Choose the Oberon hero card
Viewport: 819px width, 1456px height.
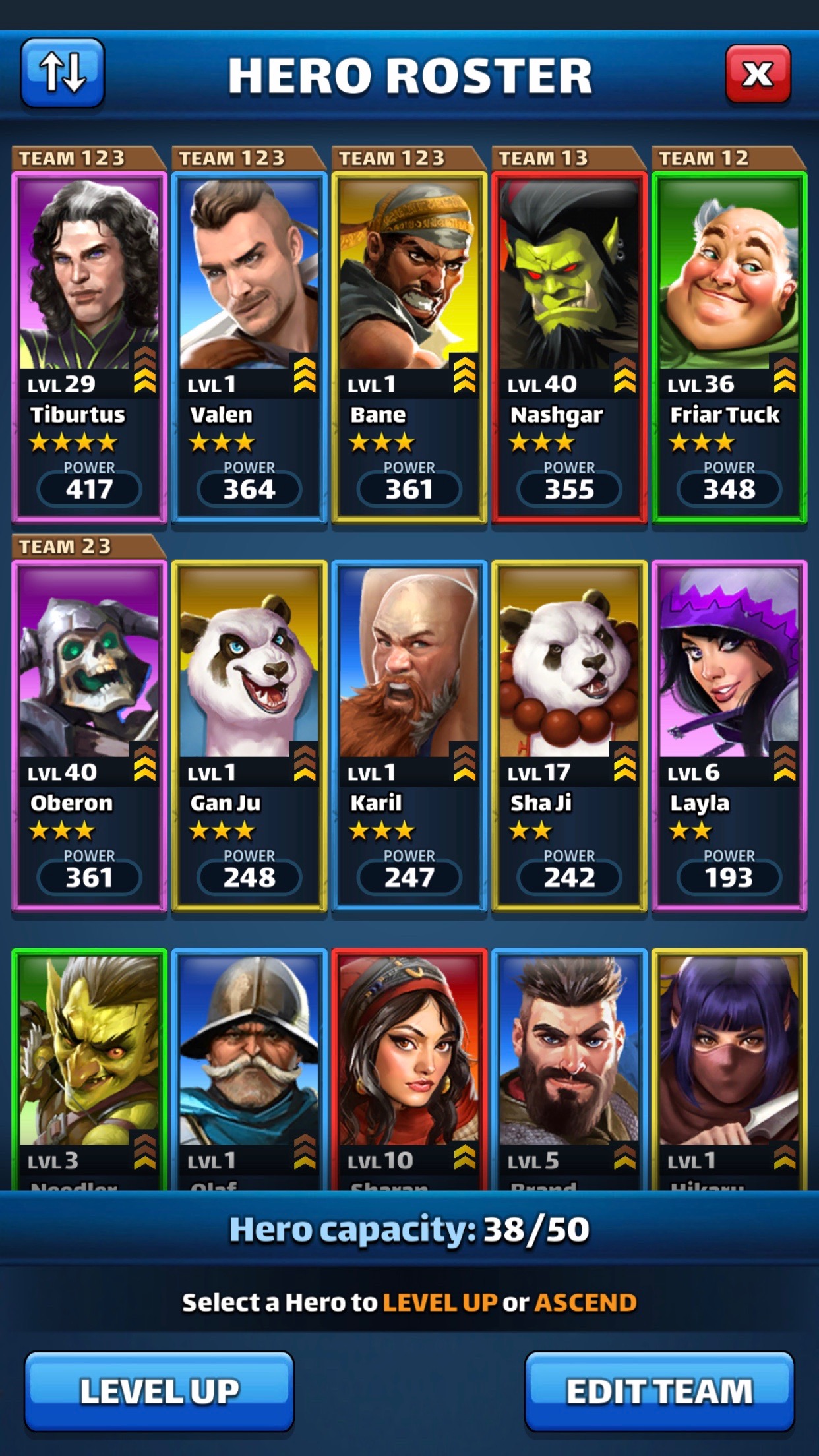coord(89,735)
